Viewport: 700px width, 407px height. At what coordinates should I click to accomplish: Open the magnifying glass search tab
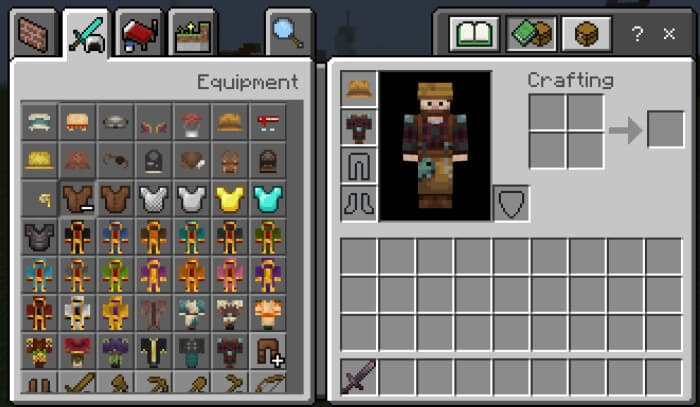tap(287, 34)
